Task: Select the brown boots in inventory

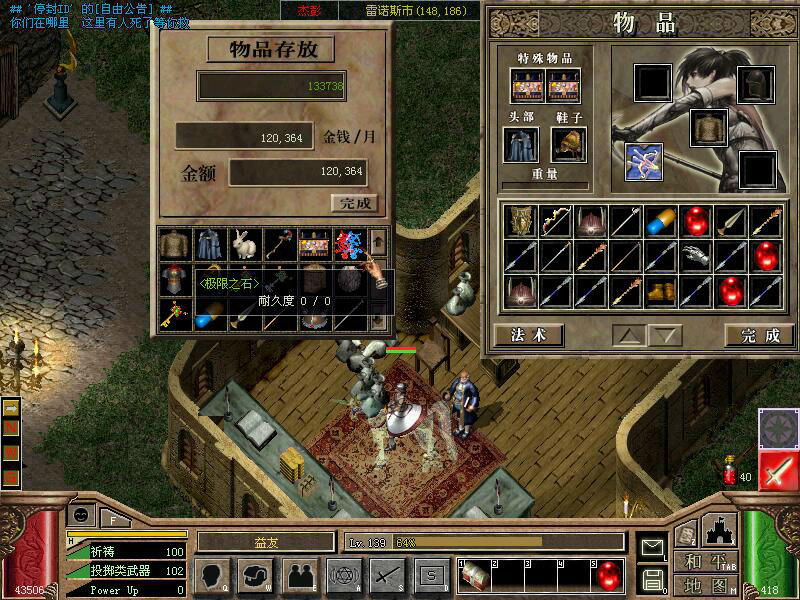Action: 662,291
